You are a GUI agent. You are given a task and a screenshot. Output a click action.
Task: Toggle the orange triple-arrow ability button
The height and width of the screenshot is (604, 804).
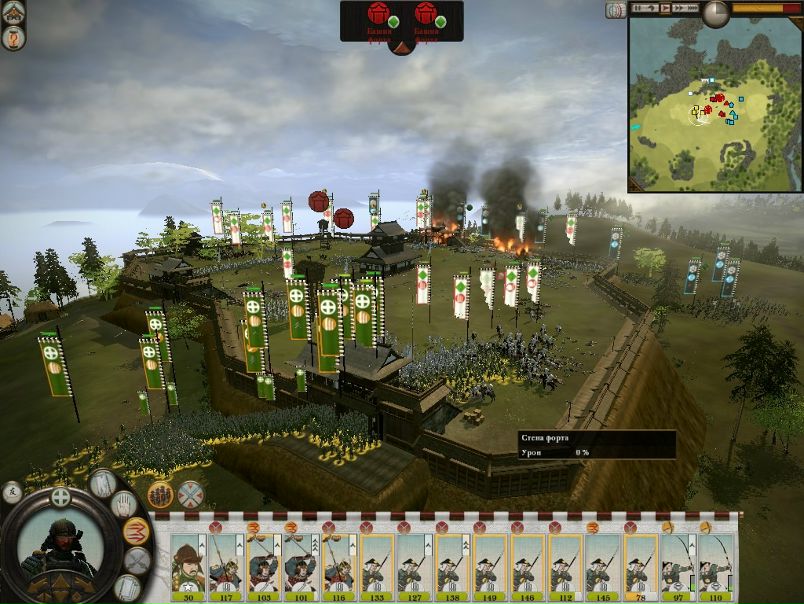coord(136,531)
